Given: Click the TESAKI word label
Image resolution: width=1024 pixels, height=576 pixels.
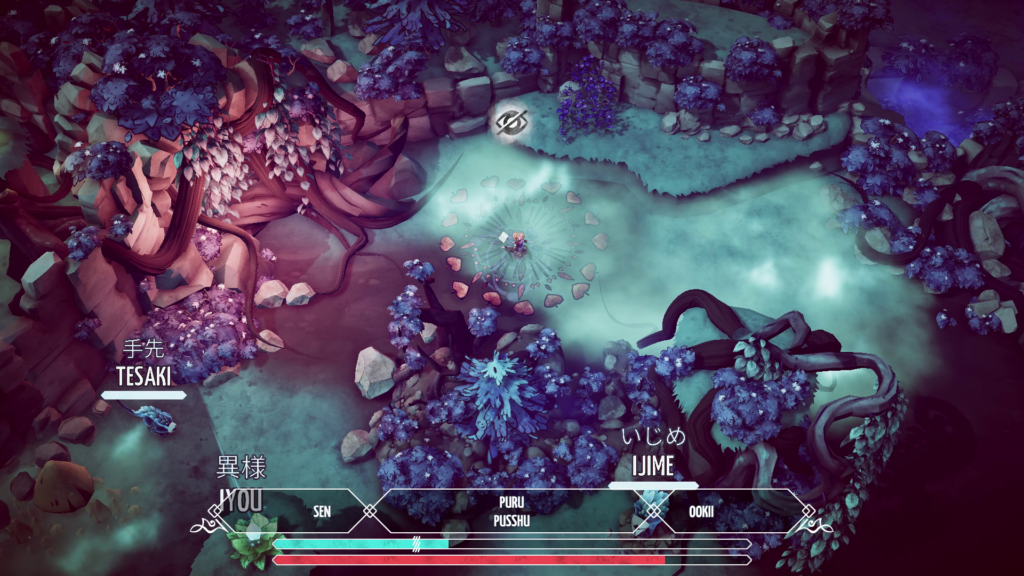Looking at the screenshot, I should (x=144, y=376).
